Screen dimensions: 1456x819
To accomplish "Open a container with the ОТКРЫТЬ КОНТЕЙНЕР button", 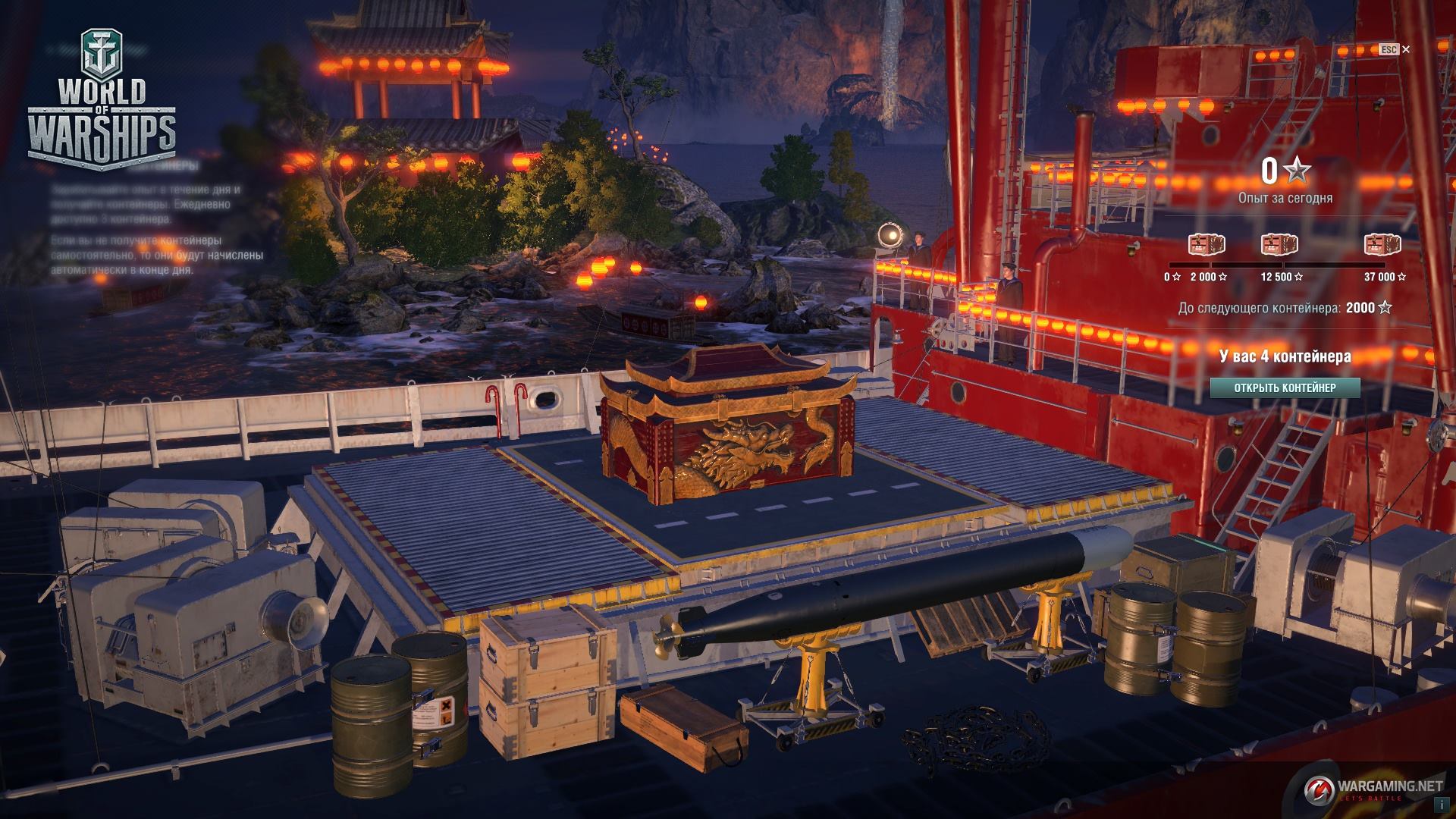I will 1285,388.
